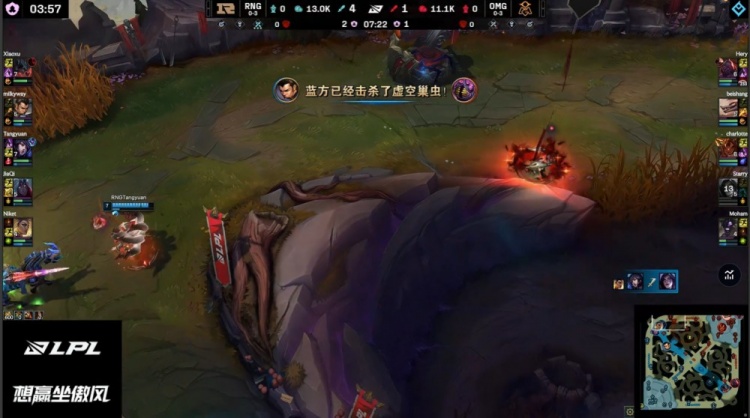The width and height of the screenshot is (750, 418).
Task: Click the OMG team logo on scoreboard
Action: tap(525, 9)
